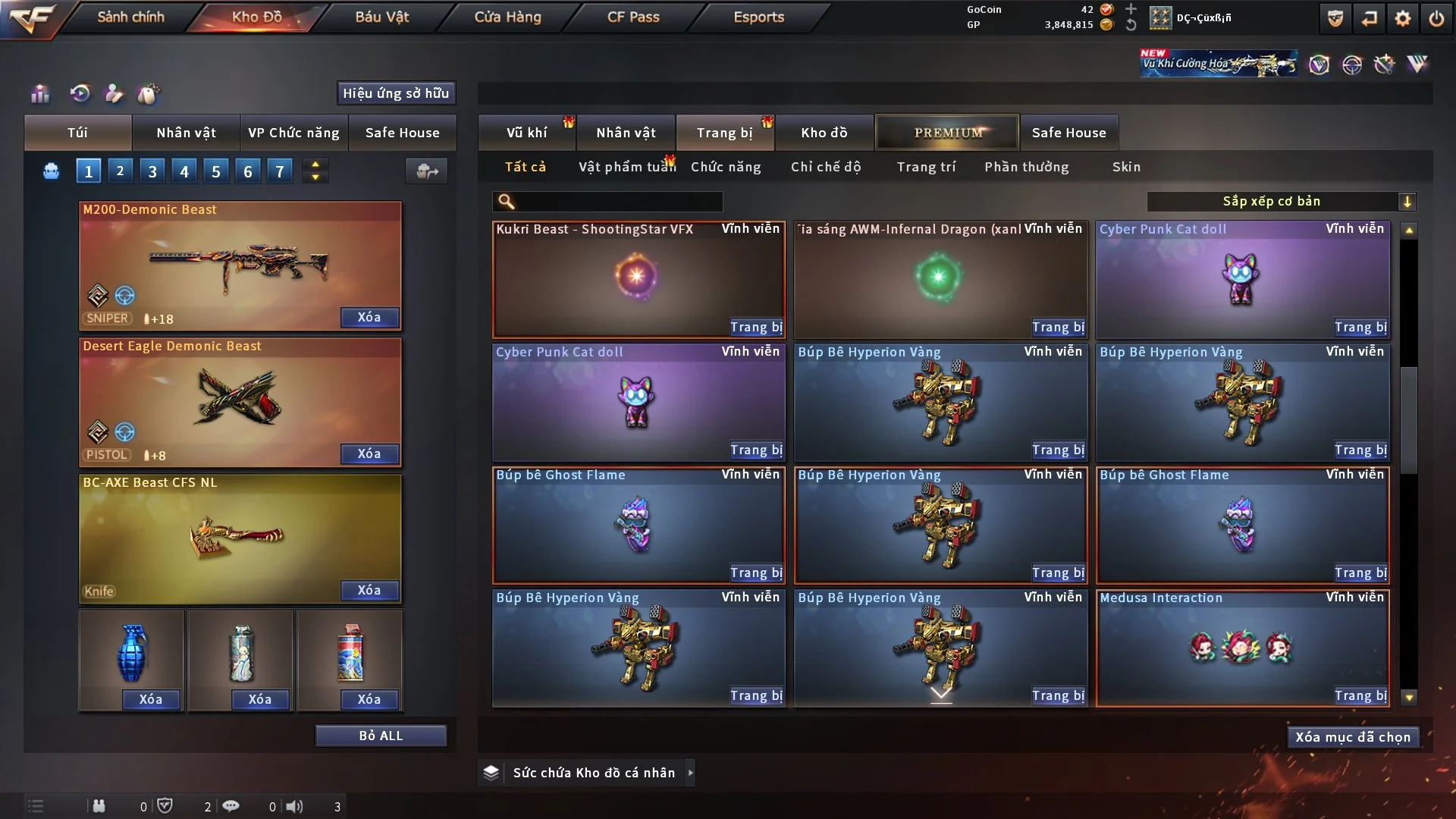
Task: Open the Cửa Hàng shop menu
Action: [x=507, y=17]
